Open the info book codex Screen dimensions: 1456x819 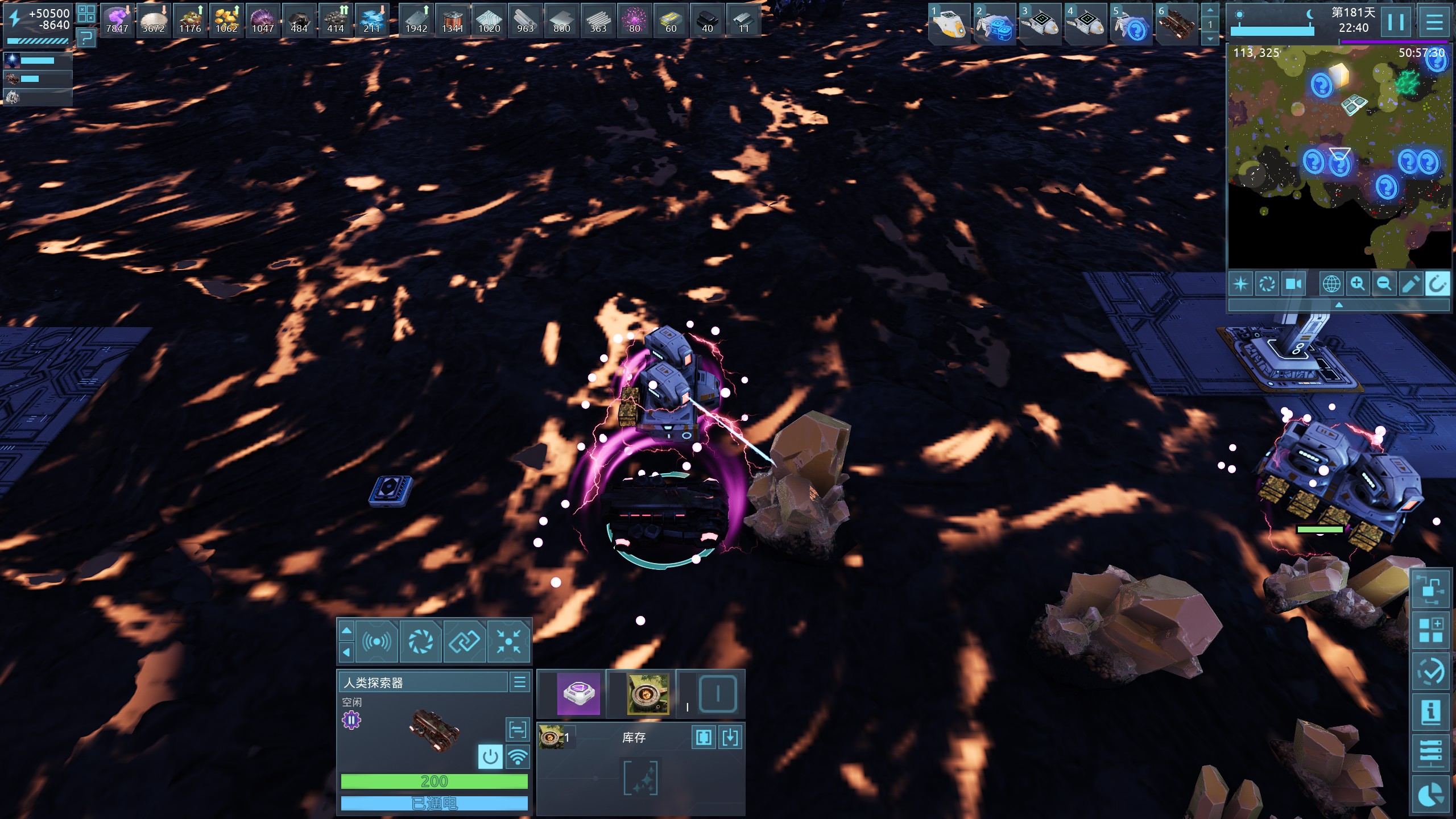[x=1431, y=712]
